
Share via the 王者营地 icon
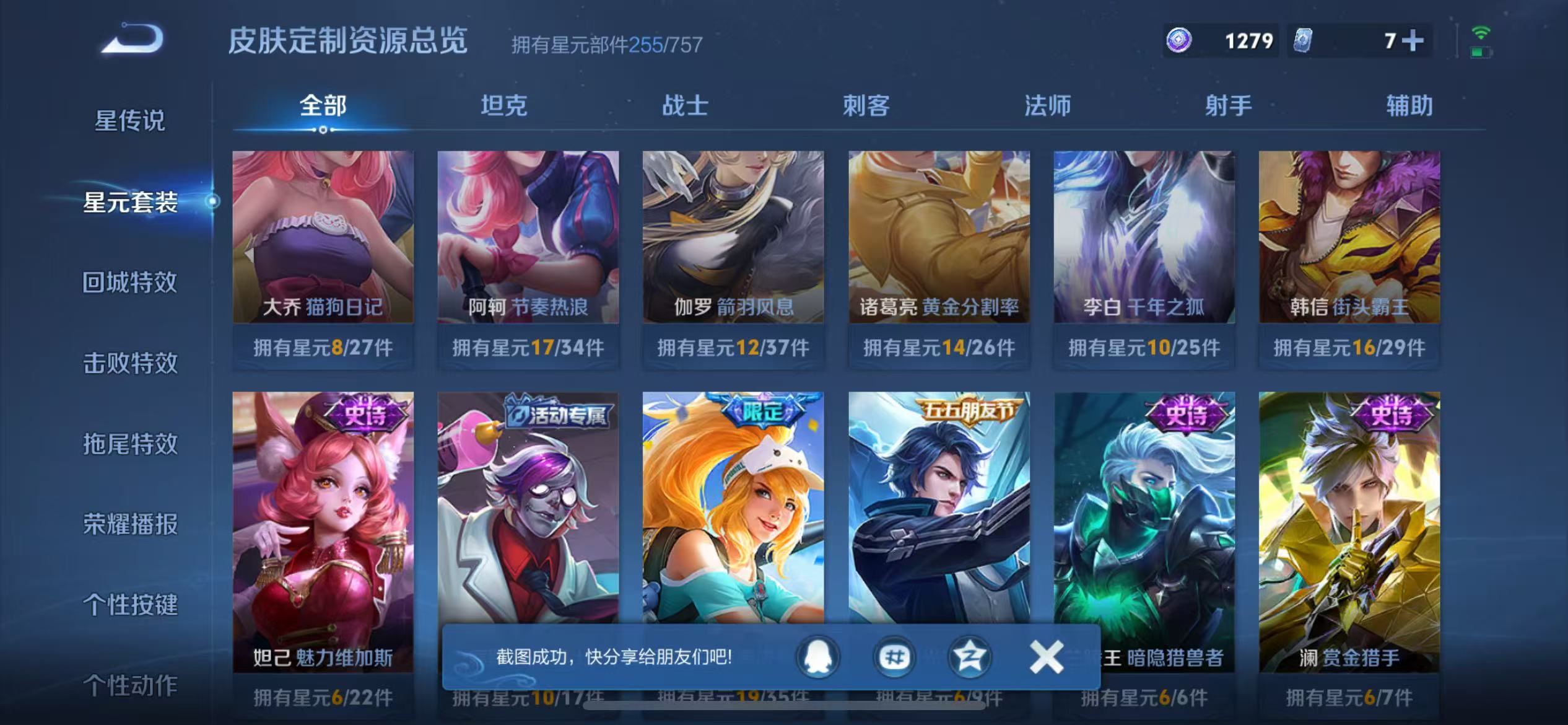click(x=970, y=657)
